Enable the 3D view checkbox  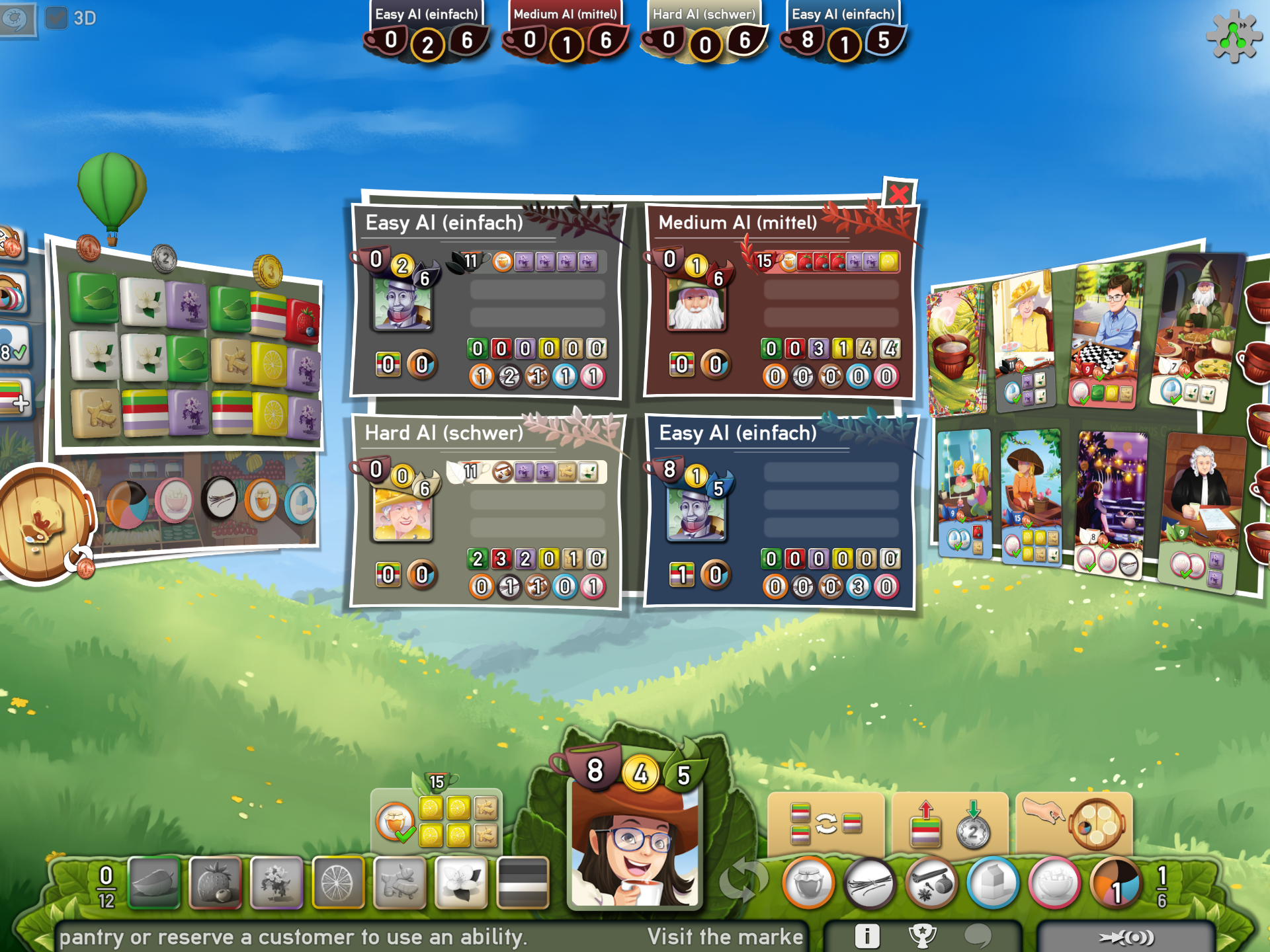(x=58, y=18)
